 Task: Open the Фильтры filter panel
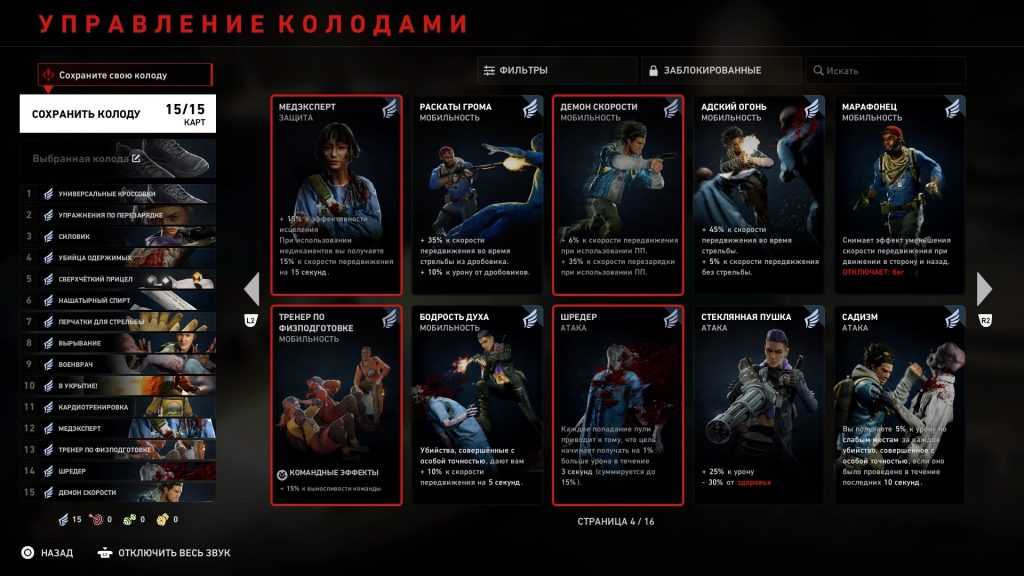[556, 70]
